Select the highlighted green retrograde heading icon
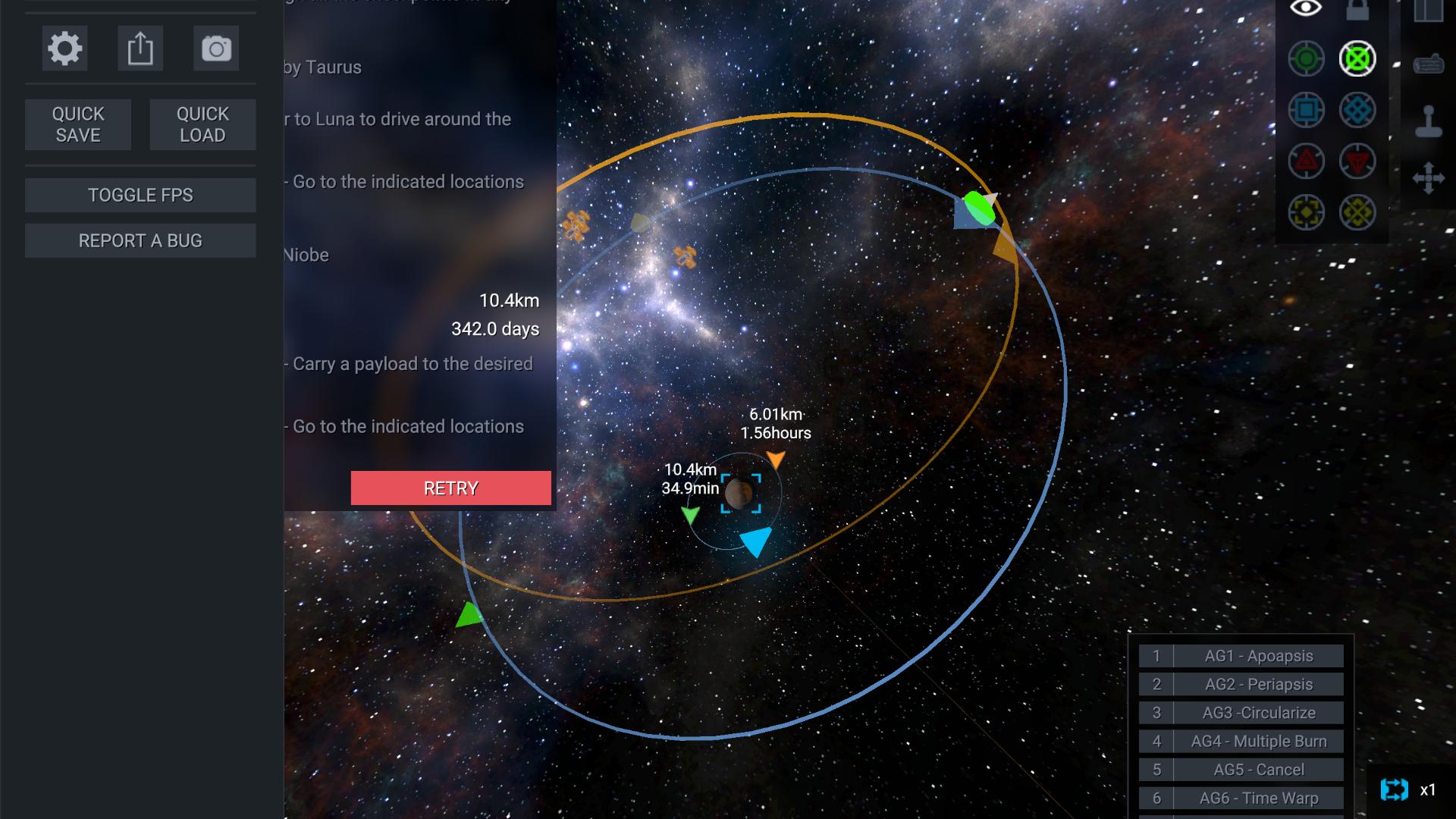Screen dimensions: 1456x819 (1357, 59)
